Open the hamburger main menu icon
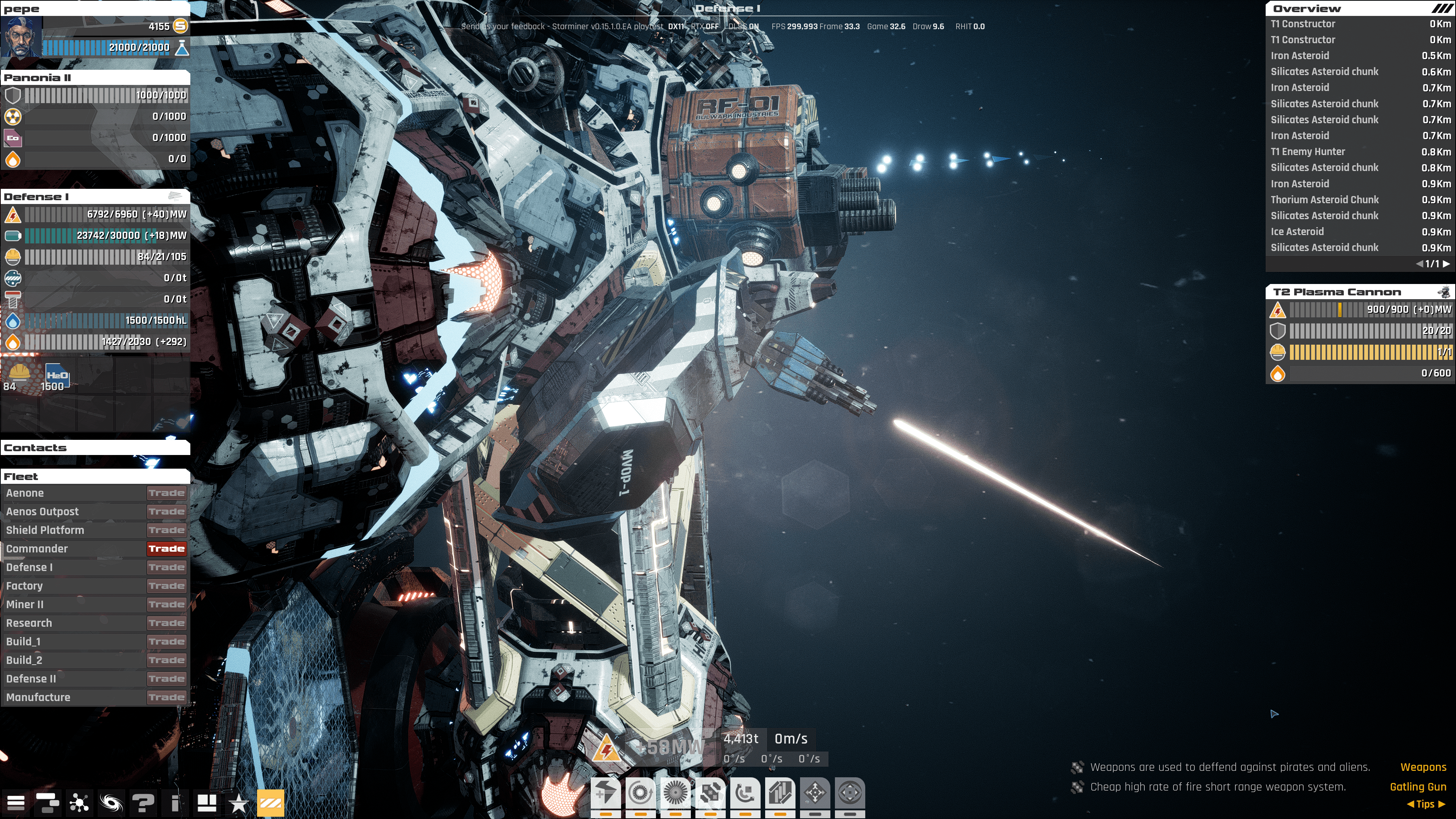1456x819 pixels. [x=16, y=803]
